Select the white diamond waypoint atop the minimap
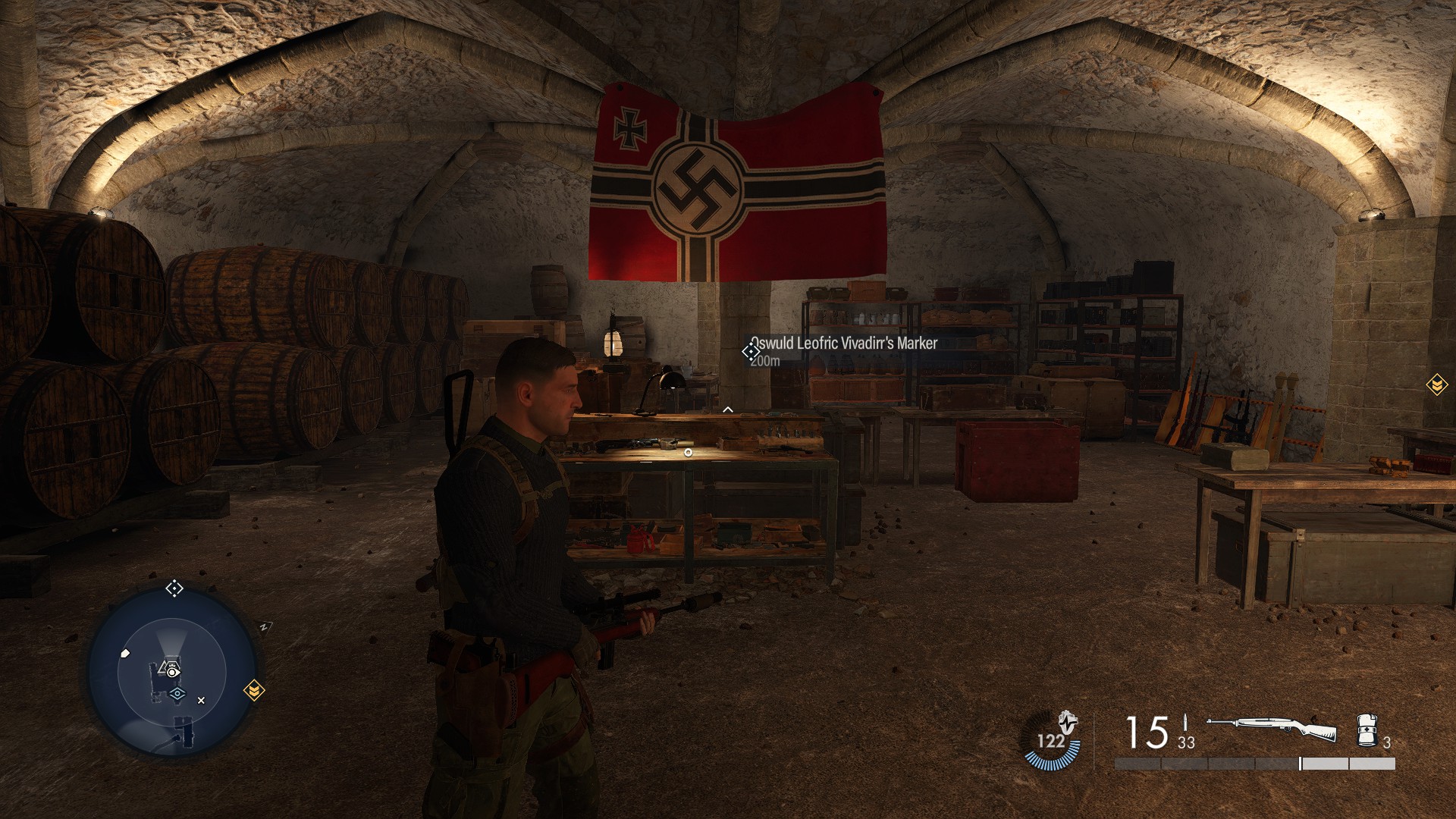1456x819 pixels. click(x=174, y=588)
